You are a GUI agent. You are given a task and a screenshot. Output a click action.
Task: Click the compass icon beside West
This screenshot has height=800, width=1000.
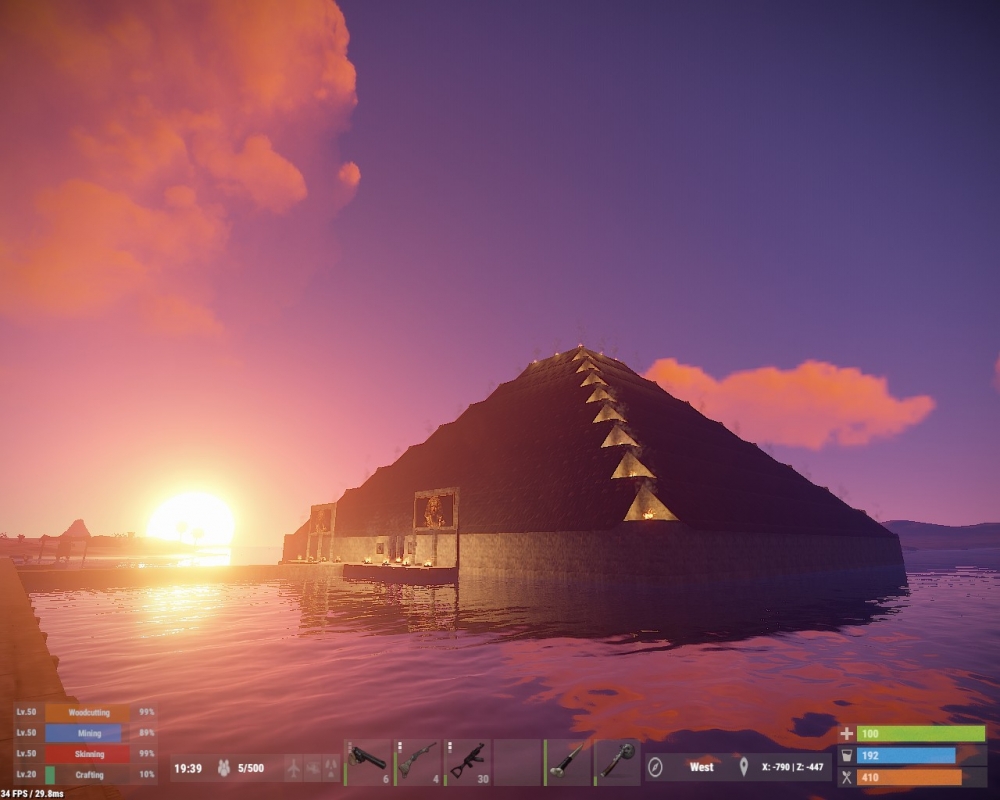click(656, 768)
